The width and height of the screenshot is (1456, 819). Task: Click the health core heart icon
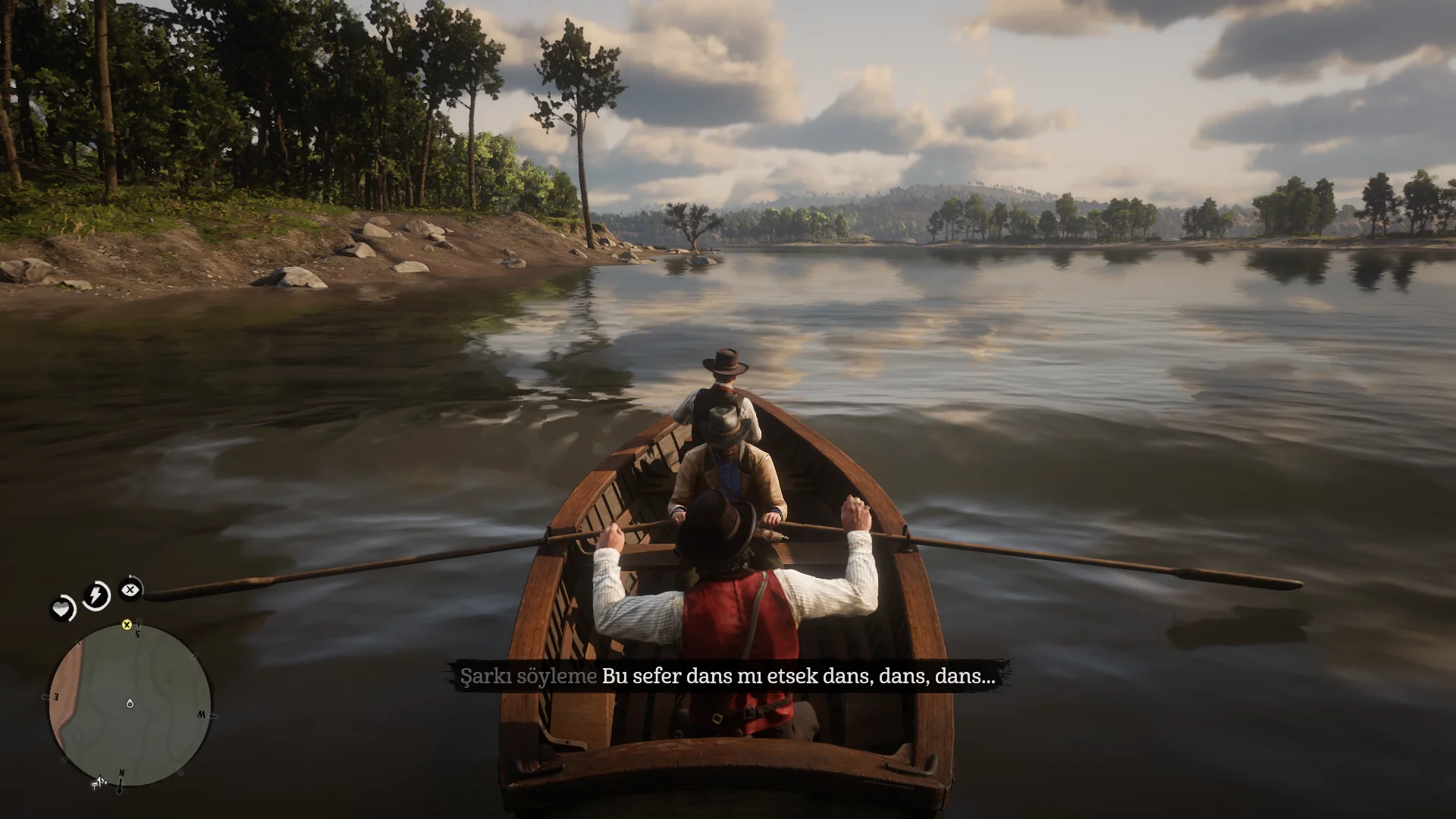coord(62,608)
